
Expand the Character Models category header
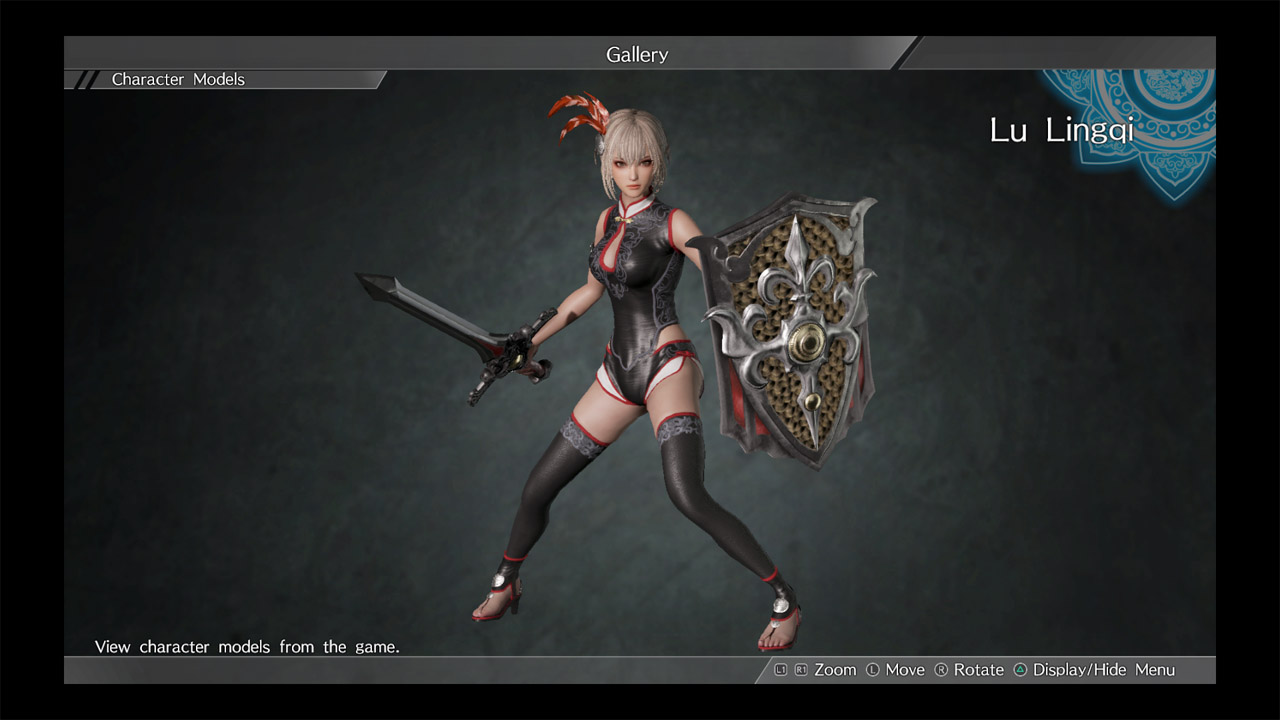(177, 79)
